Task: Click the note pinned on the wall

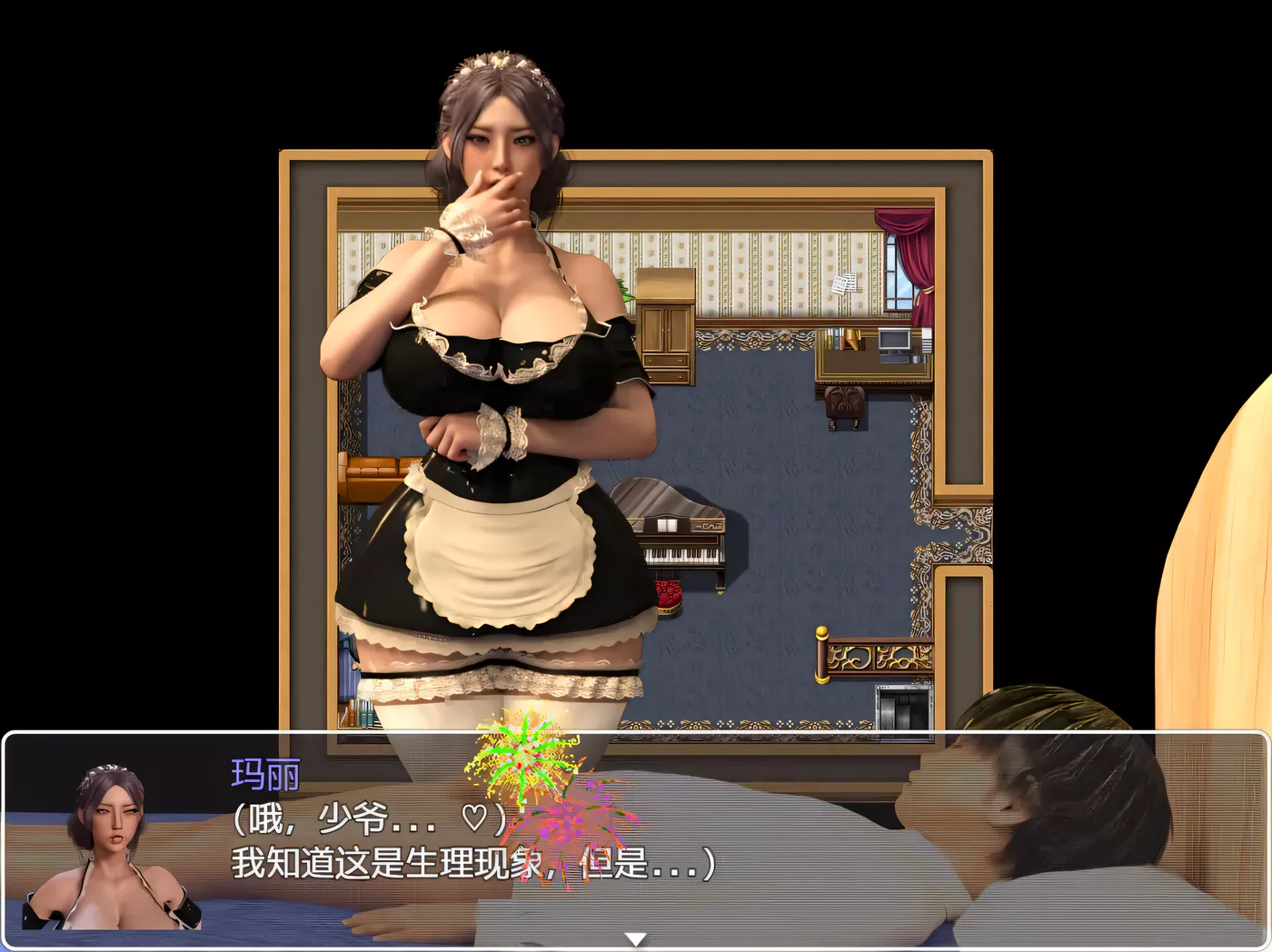Action: [847, 284]
